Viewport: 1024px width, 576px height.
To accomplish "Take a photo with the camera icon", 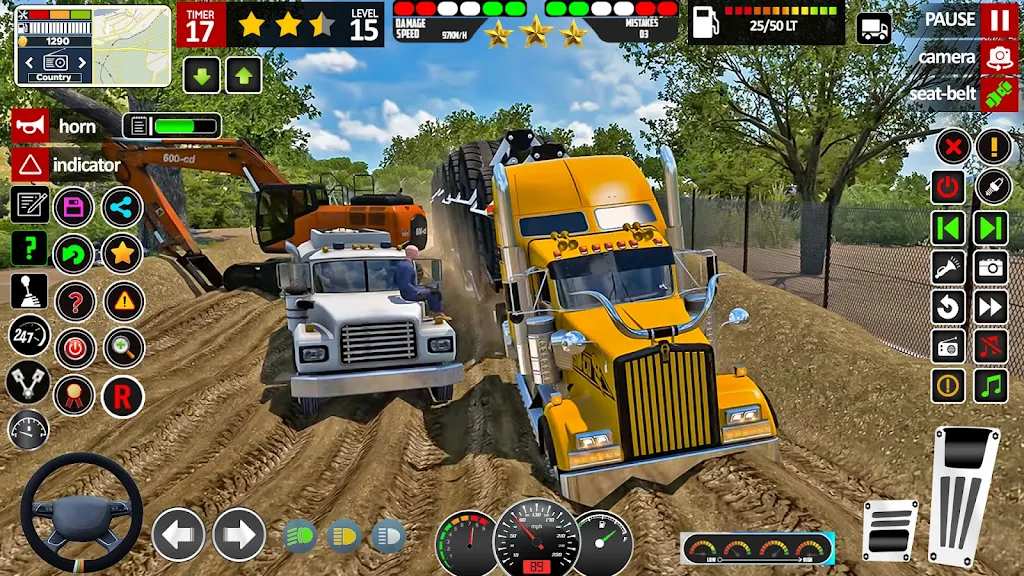I will click(990, 266).
